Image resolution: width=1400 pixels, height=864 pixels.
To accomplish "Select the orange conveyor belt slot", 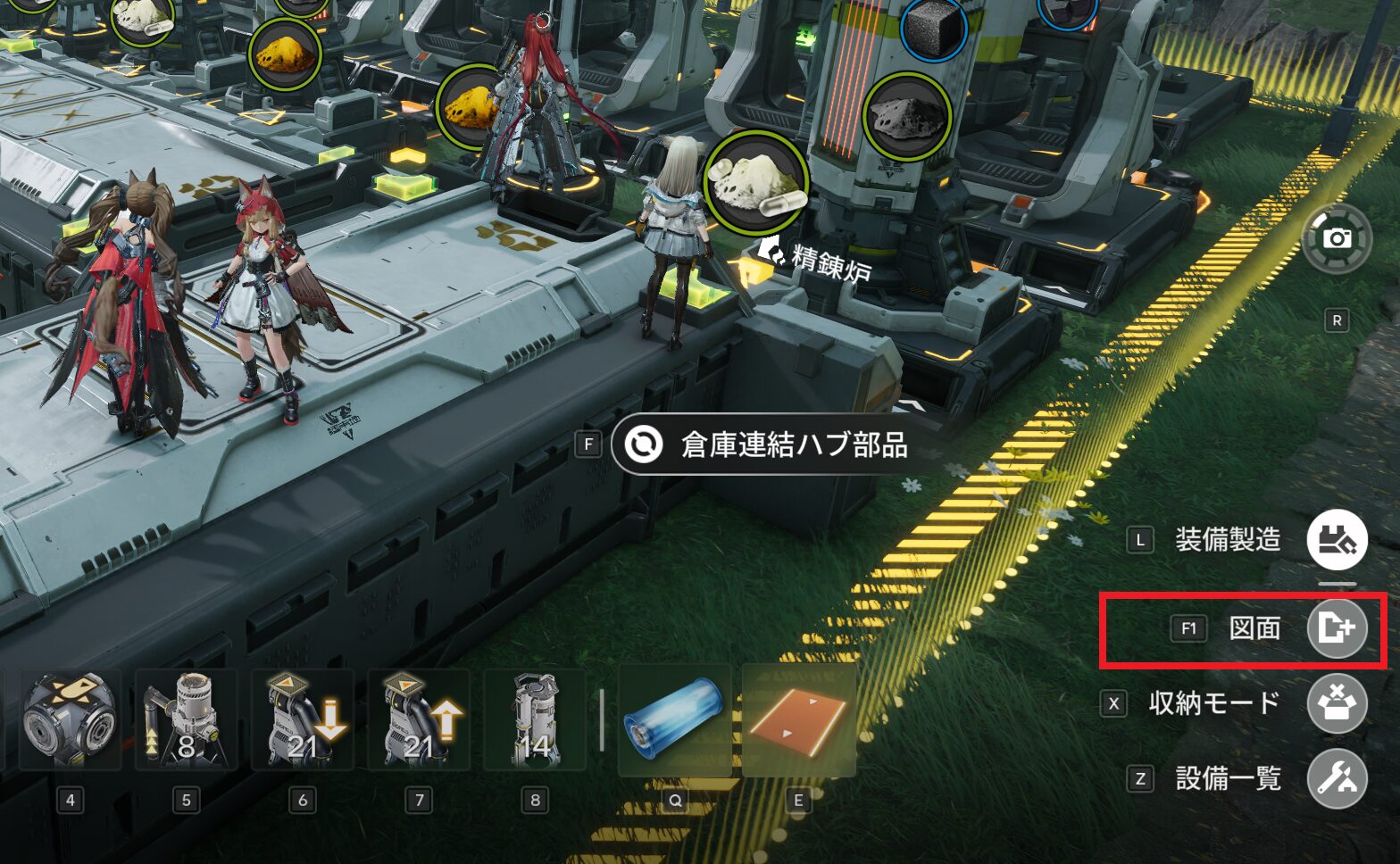I will (798, 721).
